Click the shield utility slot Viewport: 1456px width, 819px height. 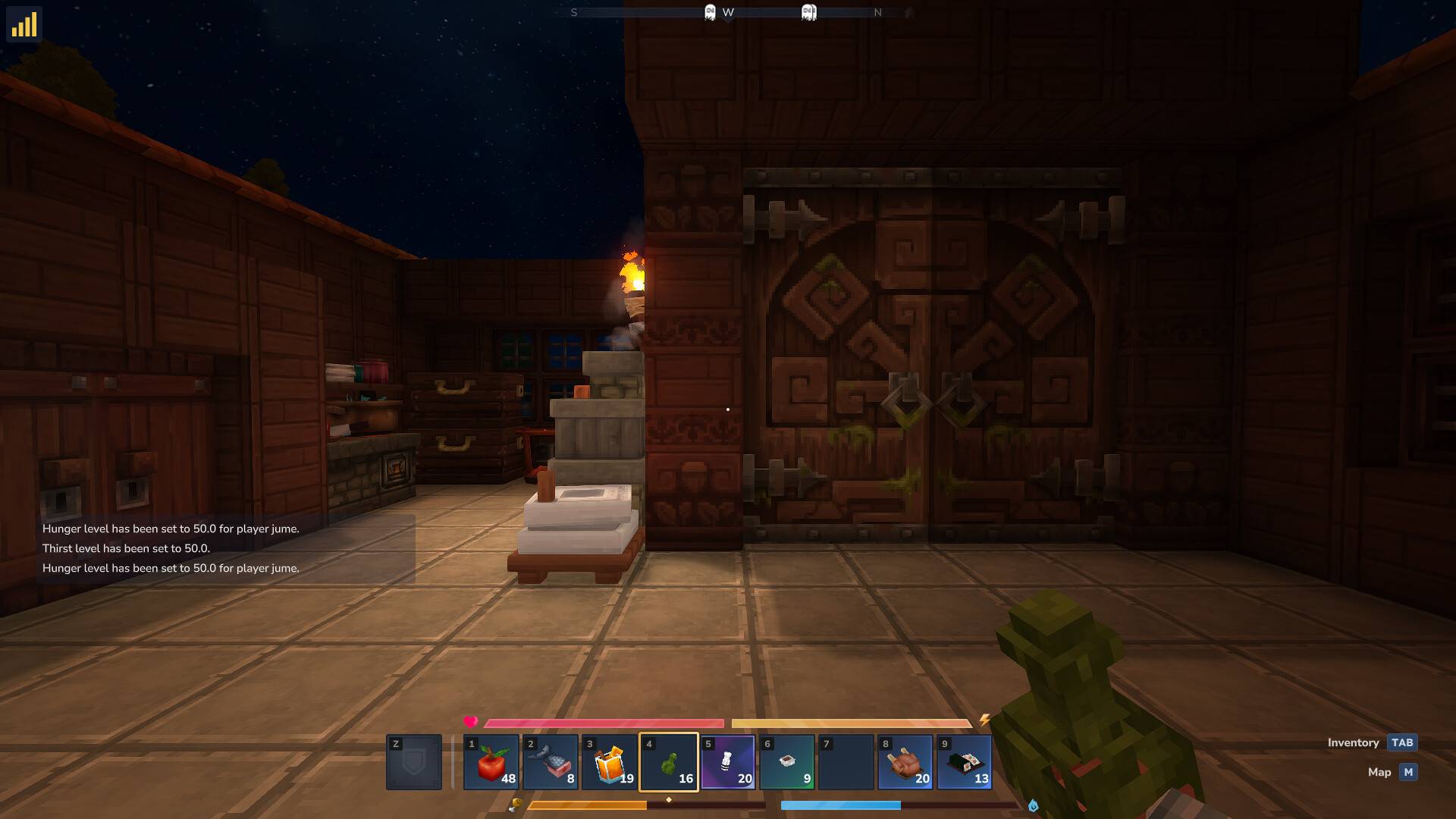coord(414,763)
